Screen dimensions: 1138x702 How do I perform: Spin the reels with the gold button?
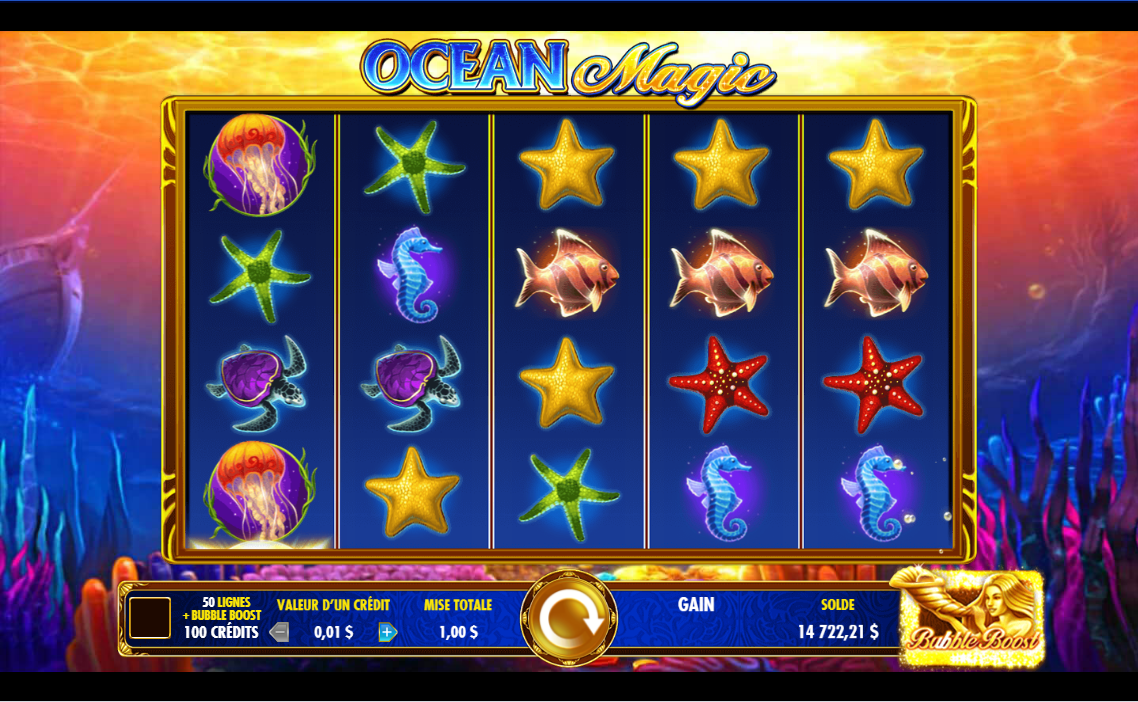click(569, 619)
